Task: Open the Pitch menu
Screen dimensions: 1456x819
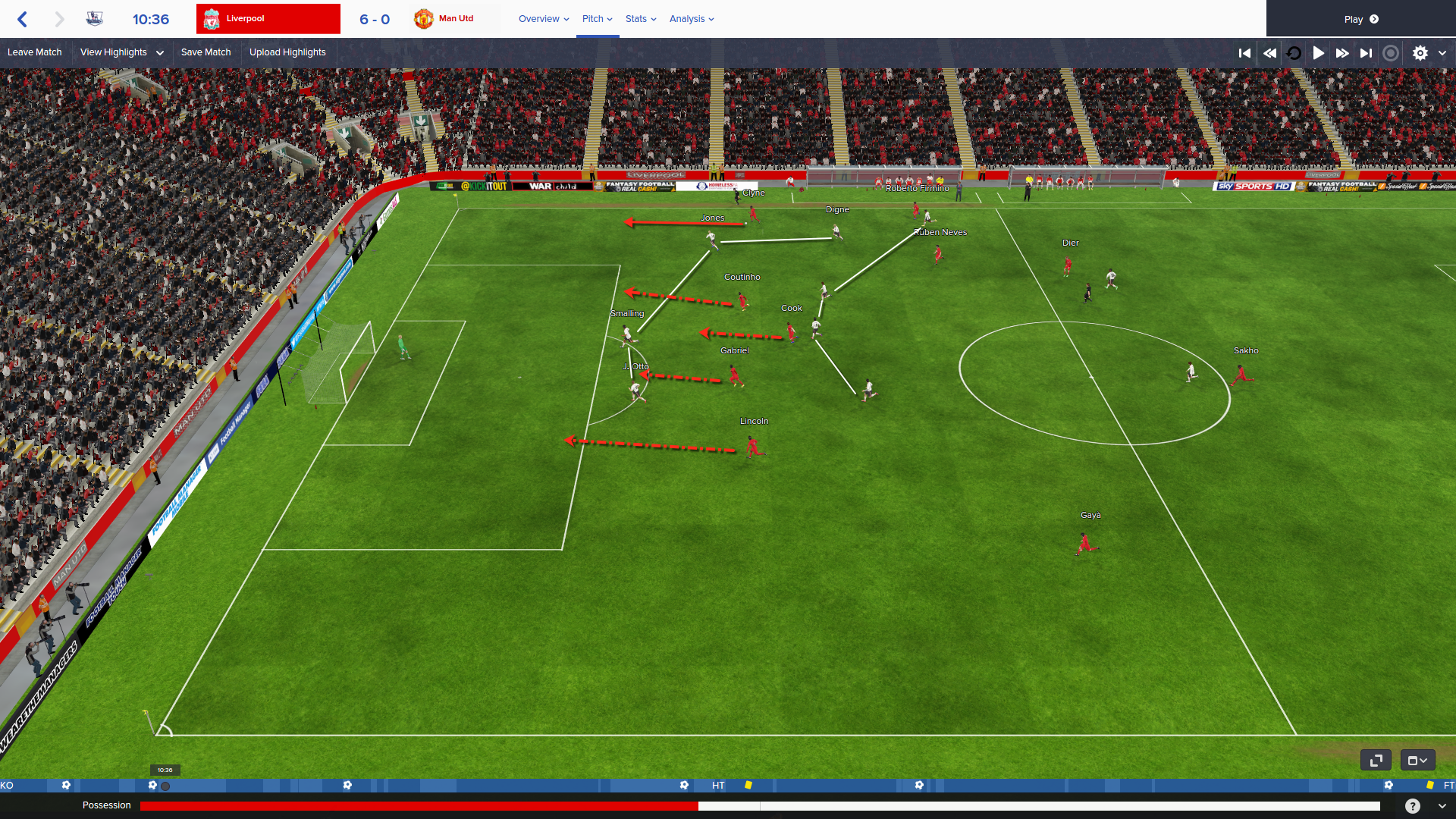Action: tap(597, 19)
